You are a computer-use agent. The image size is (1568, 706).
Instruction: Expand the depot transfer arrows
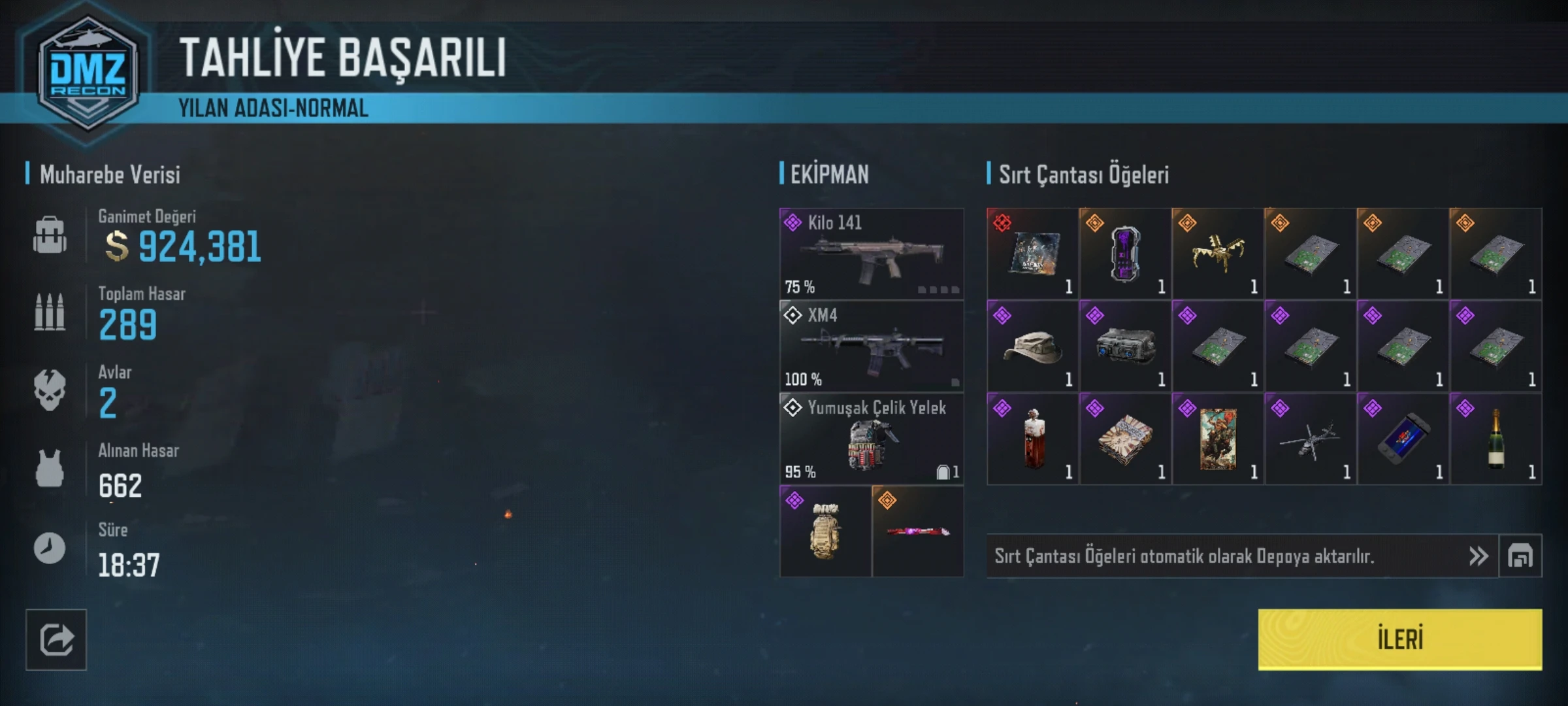point(1478,556)
